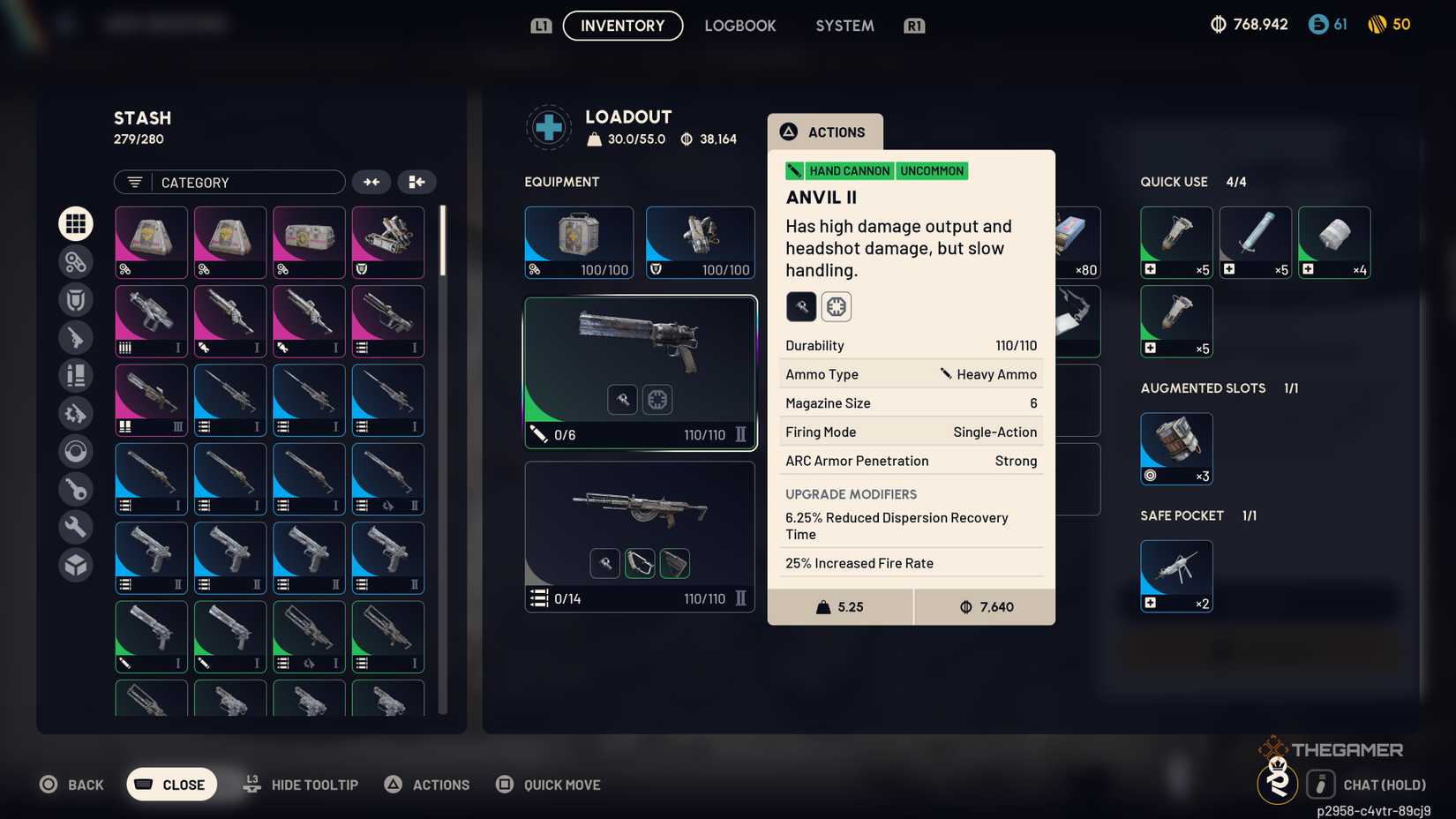This screenshot has width=1456, height=819.
Task: Filter stash by shield equipment
Action: click(x=76, y=299)
